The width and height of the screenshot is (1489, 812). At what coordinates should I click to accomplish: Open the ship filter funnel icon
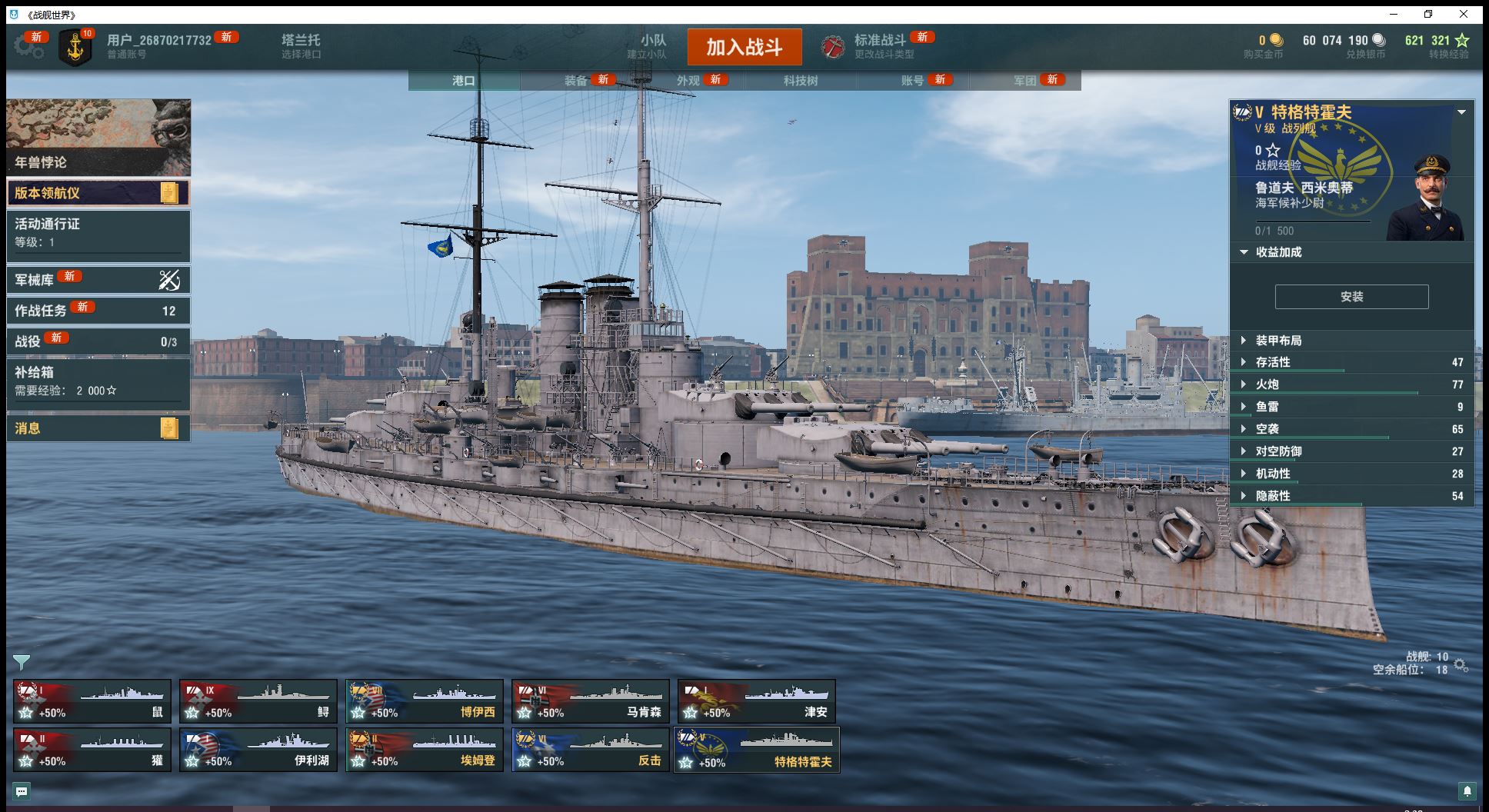point(22,661)
